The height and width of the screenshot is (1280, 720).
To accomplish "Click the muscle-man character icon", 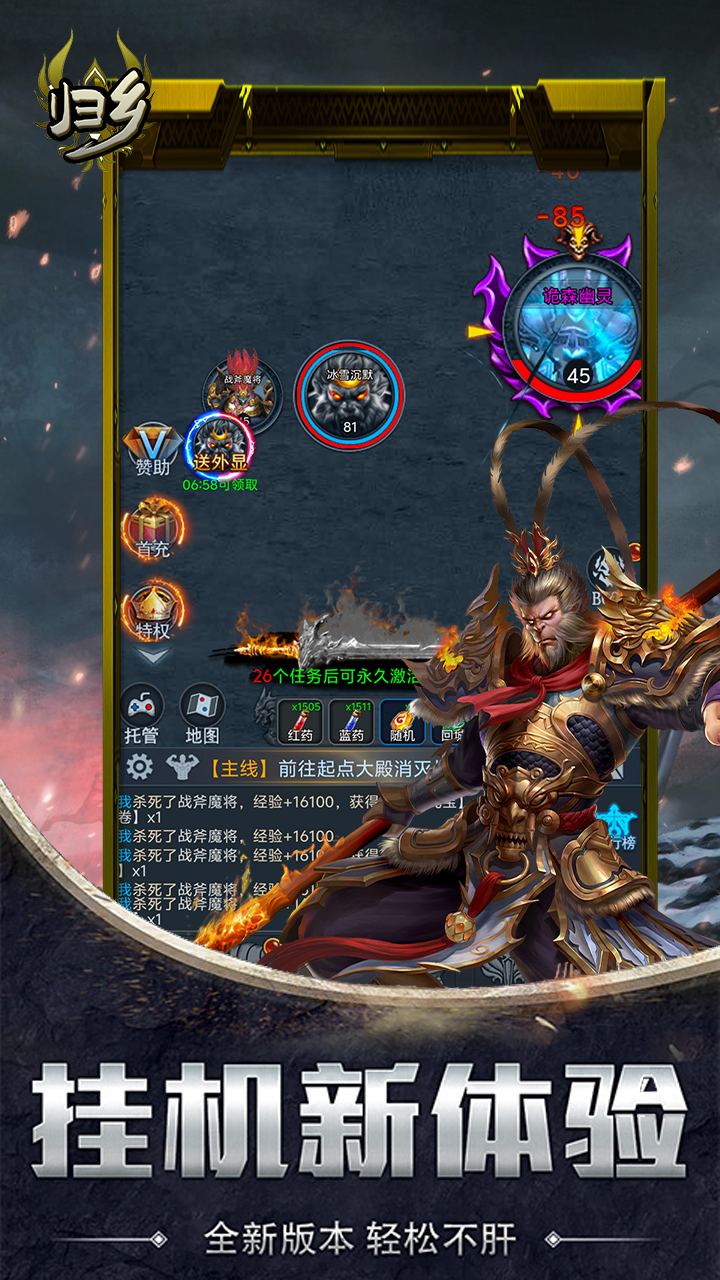I will point(182,767).
